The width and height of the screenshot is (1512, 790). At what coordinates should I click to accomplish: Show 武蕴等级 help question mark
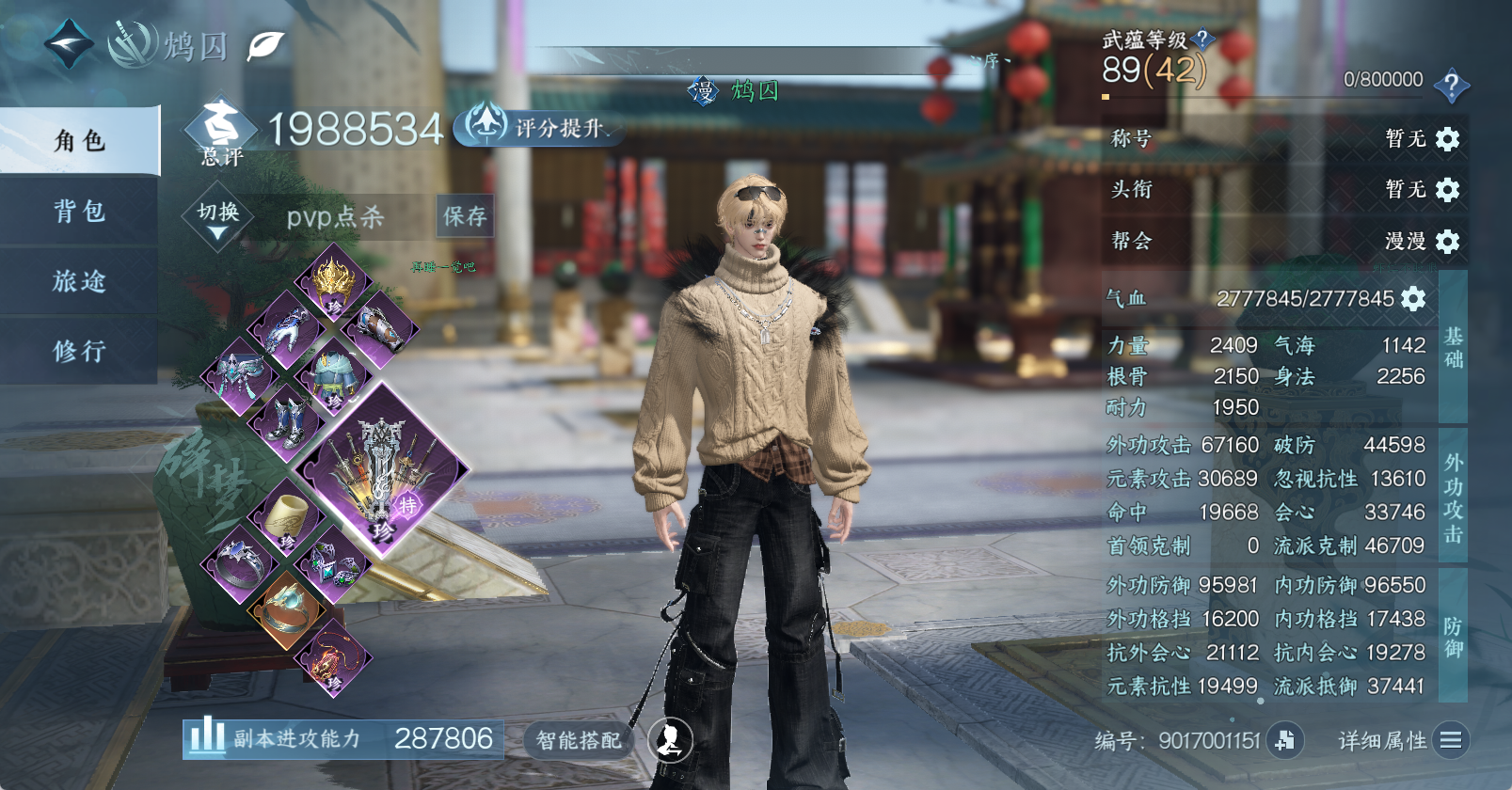click(x=1202, y=39)
